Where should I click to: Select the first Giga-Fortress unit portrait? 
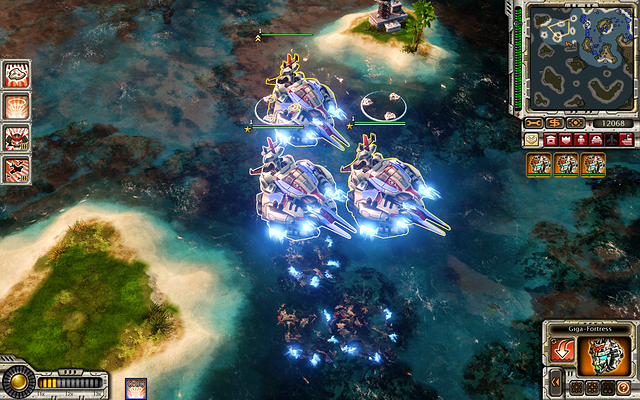pyautogui.click(x=539, y=164)
